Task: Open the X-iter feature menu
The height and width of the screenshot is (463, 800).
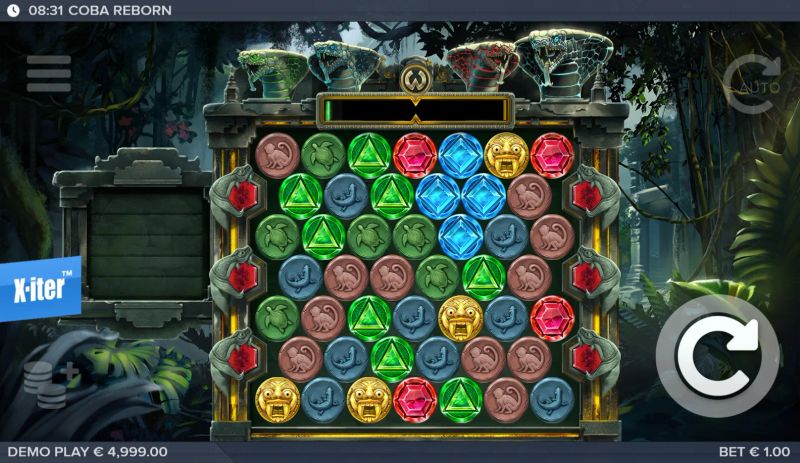Action: (38, 289)
